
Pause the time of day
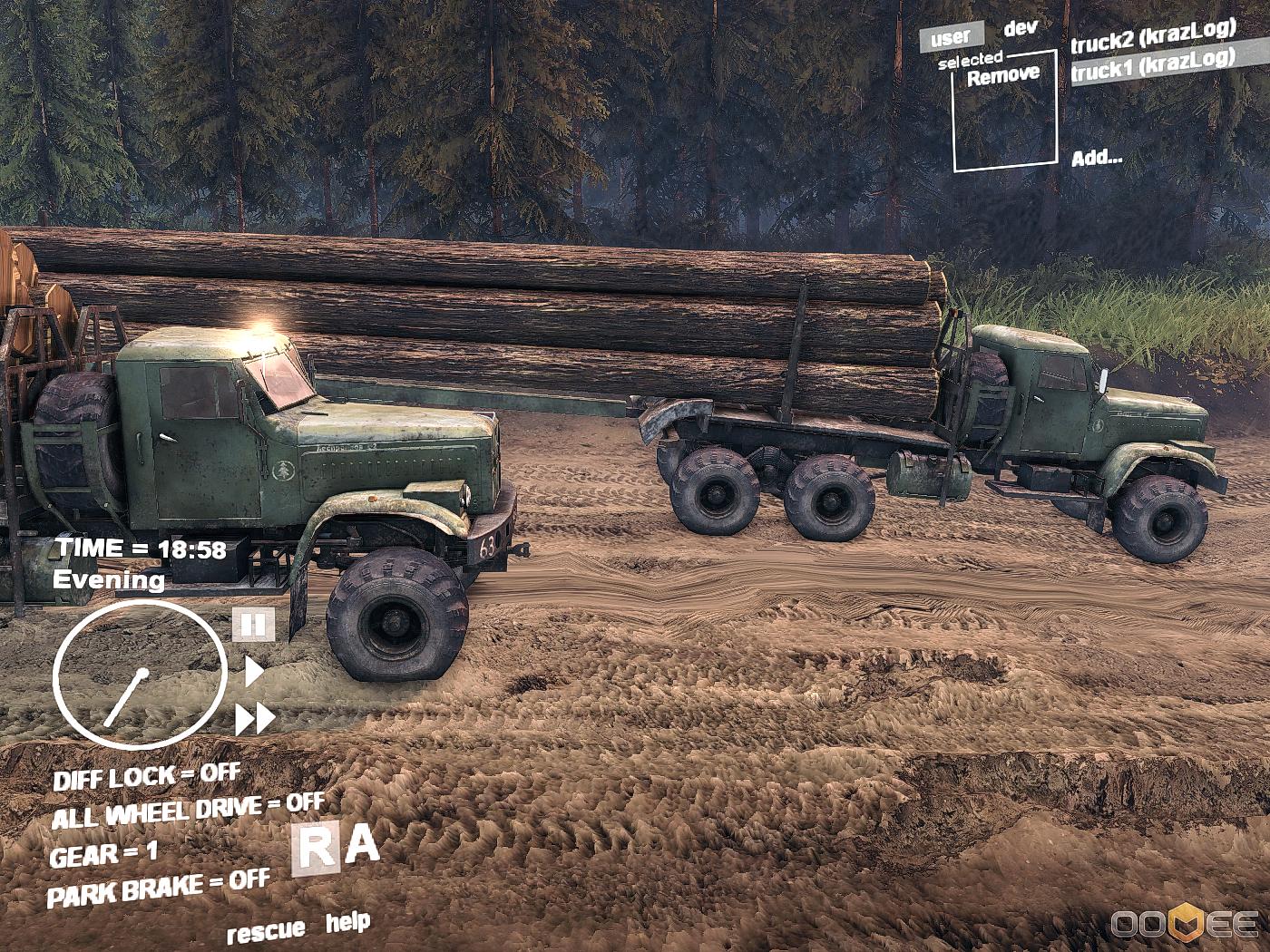254,625
